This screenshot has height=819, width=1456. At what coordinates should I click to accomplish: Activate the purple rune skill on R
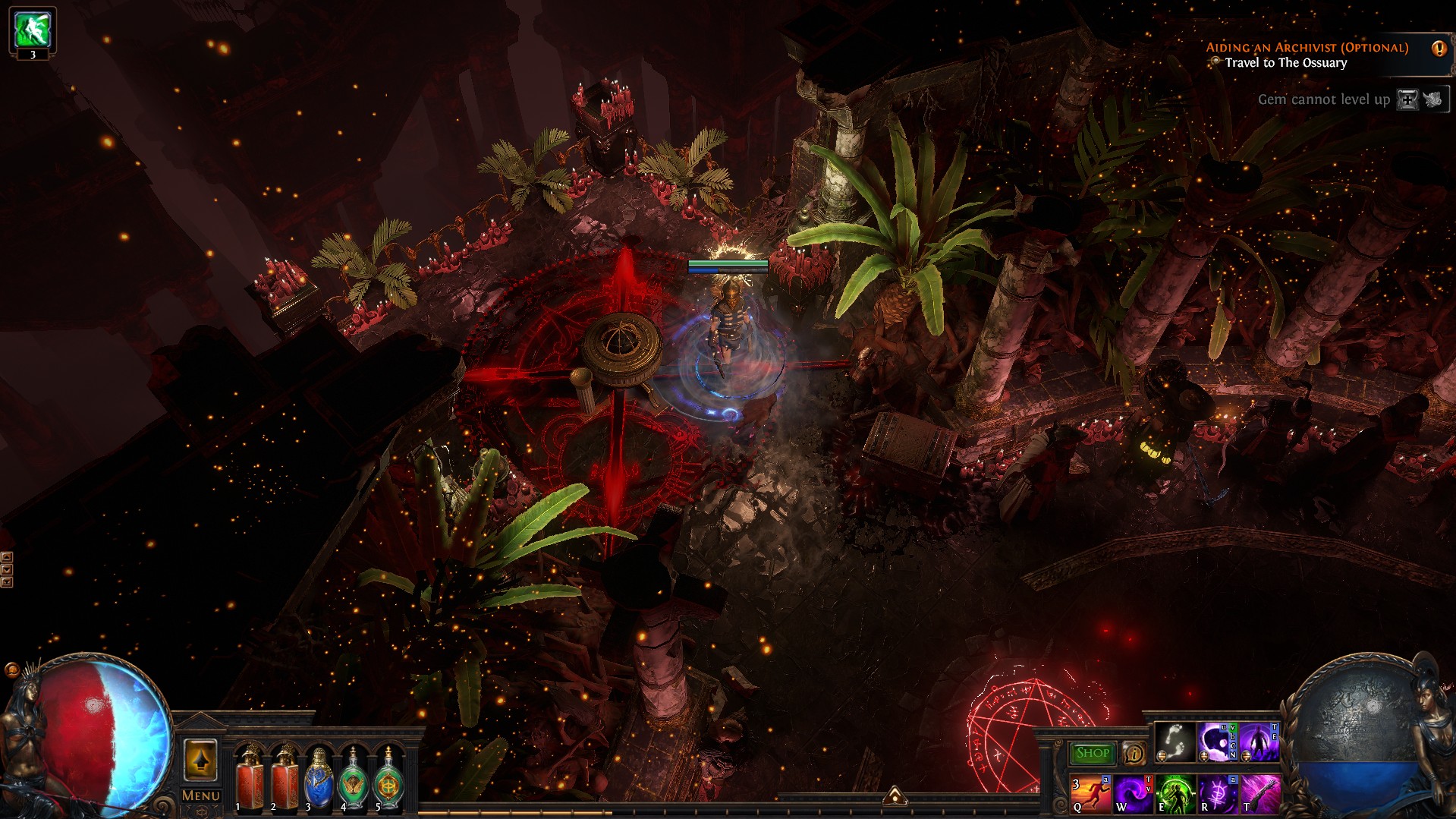tap(1217, 794)
